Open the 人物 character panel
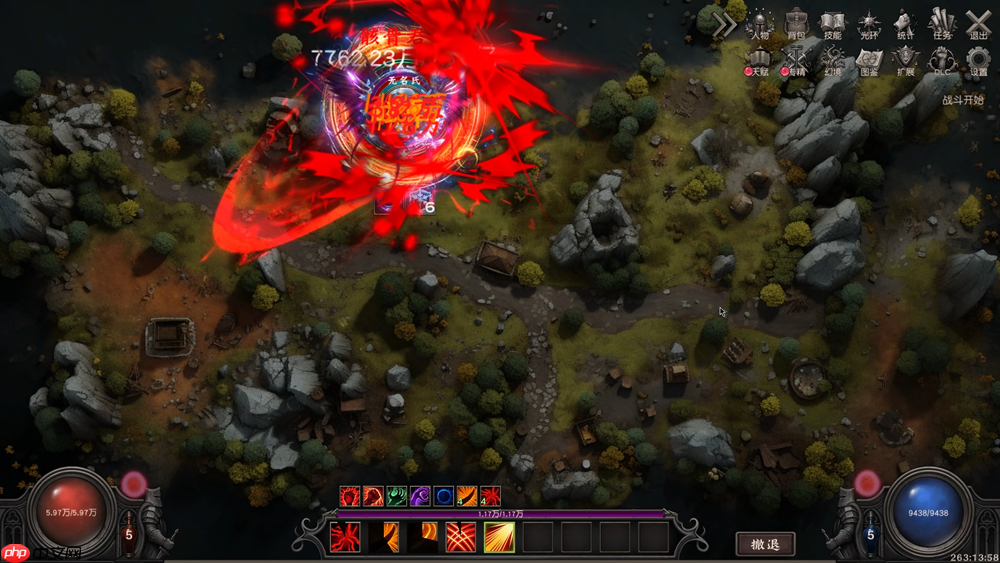 [x=761, y=24]
